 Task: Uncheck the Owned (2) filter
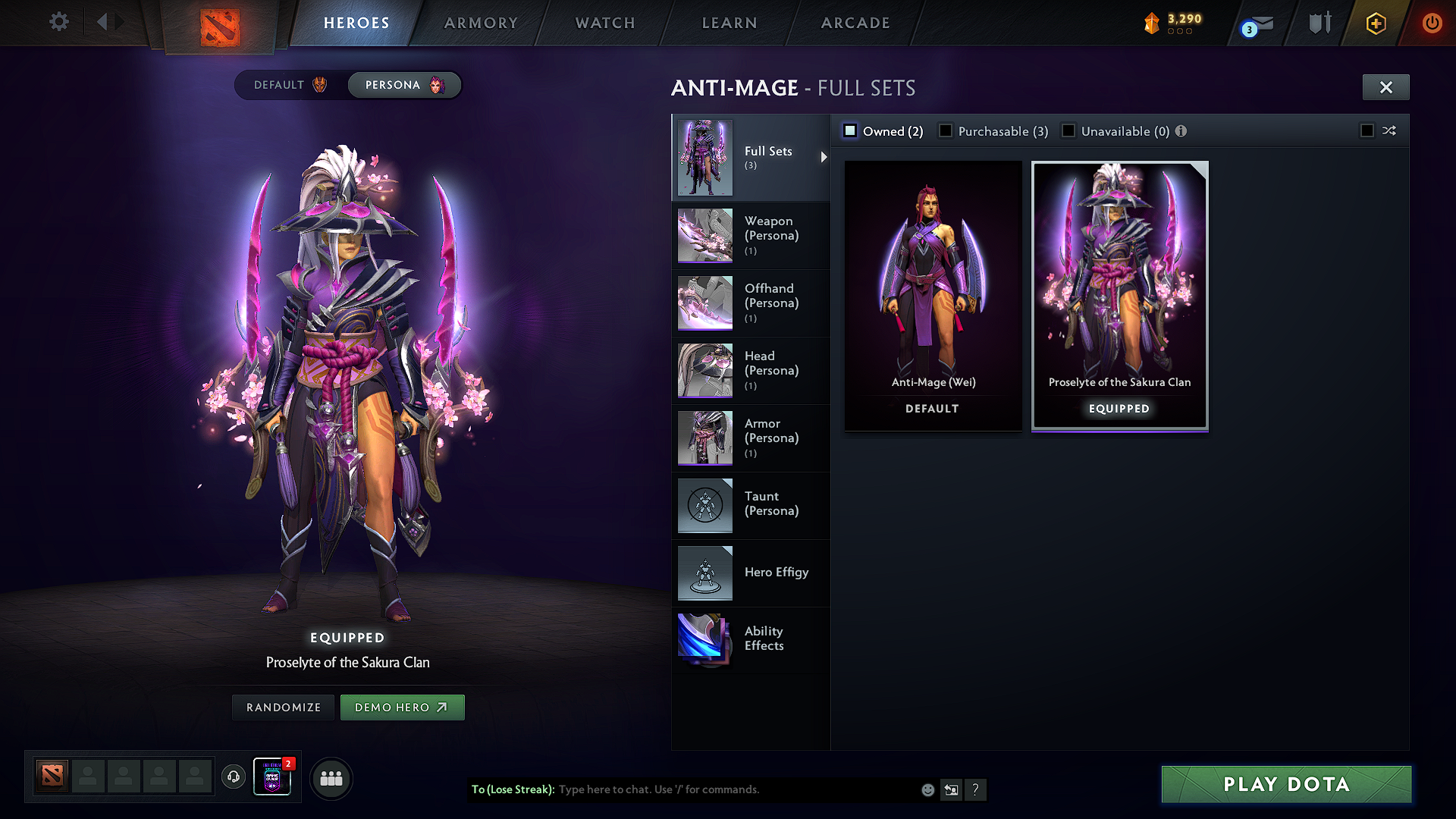849,130
